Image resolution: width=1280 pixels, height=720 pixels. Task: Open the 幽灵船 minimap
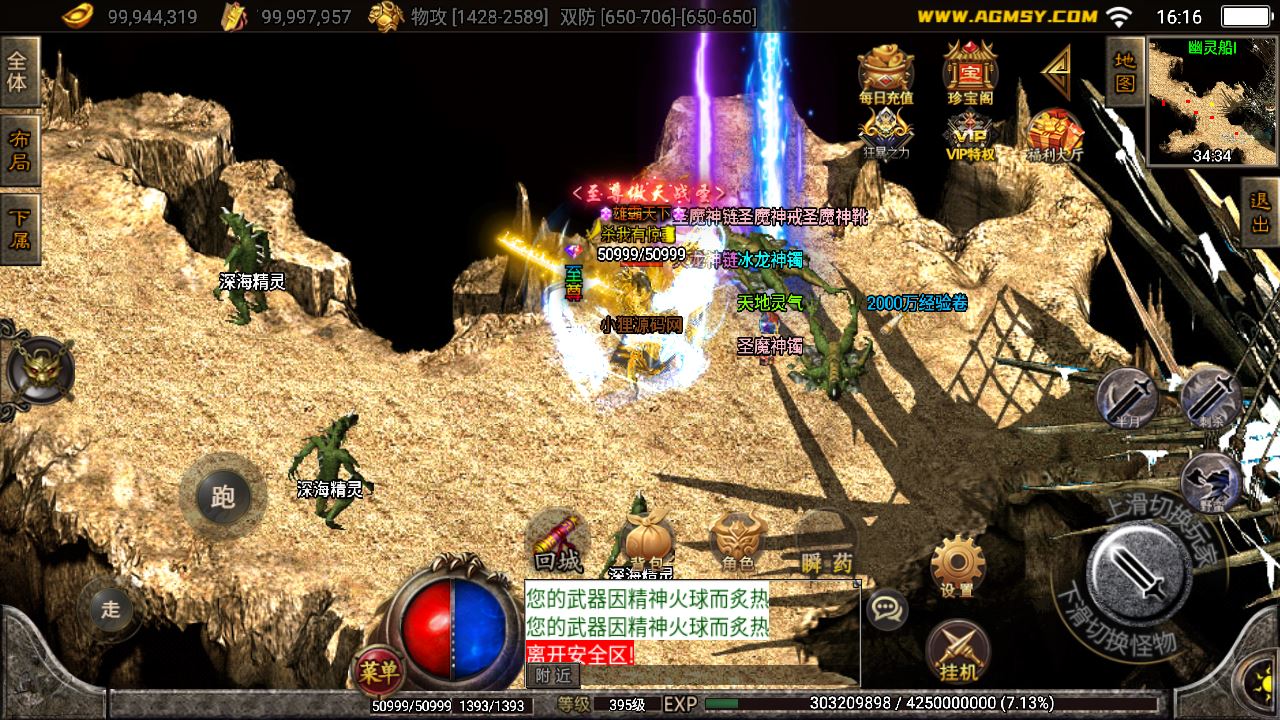(x=1211, y=101)
